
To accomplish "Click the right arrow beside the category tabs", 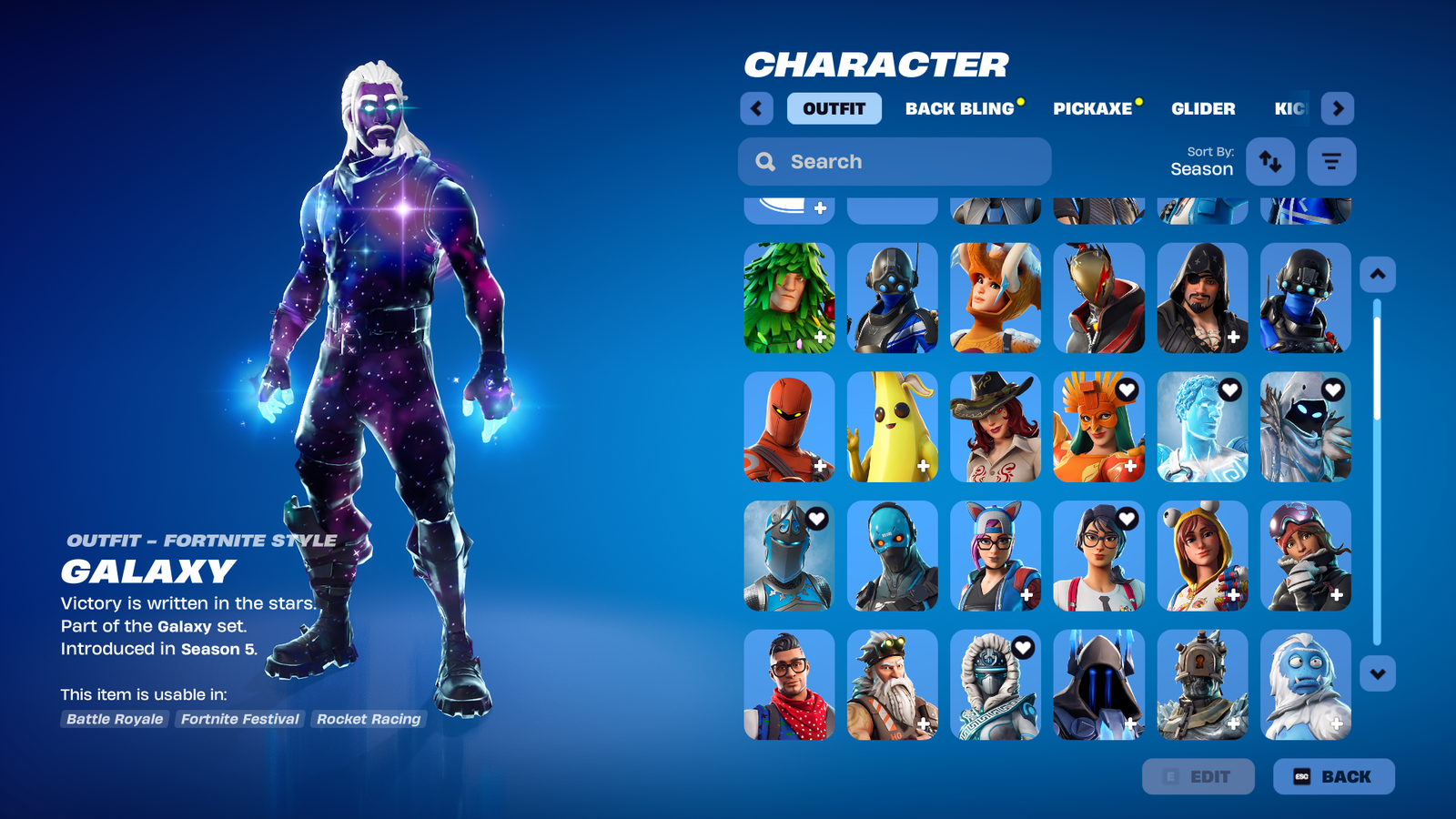I will [x=1339, y=108].
